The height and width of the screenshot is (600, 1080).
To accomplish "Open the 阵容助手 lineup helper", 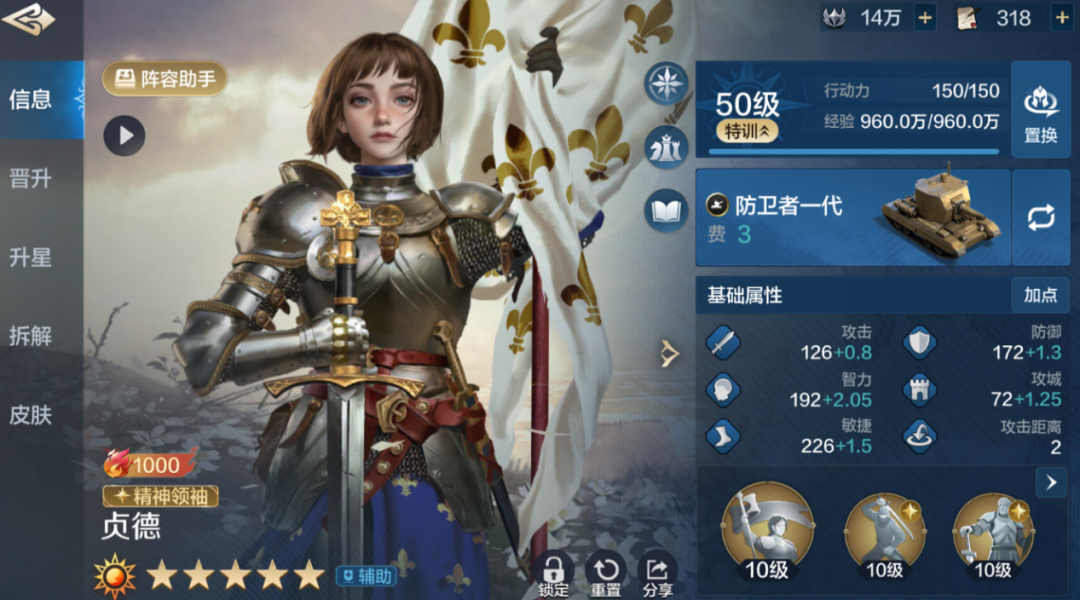I will click(x=165, y=79).
